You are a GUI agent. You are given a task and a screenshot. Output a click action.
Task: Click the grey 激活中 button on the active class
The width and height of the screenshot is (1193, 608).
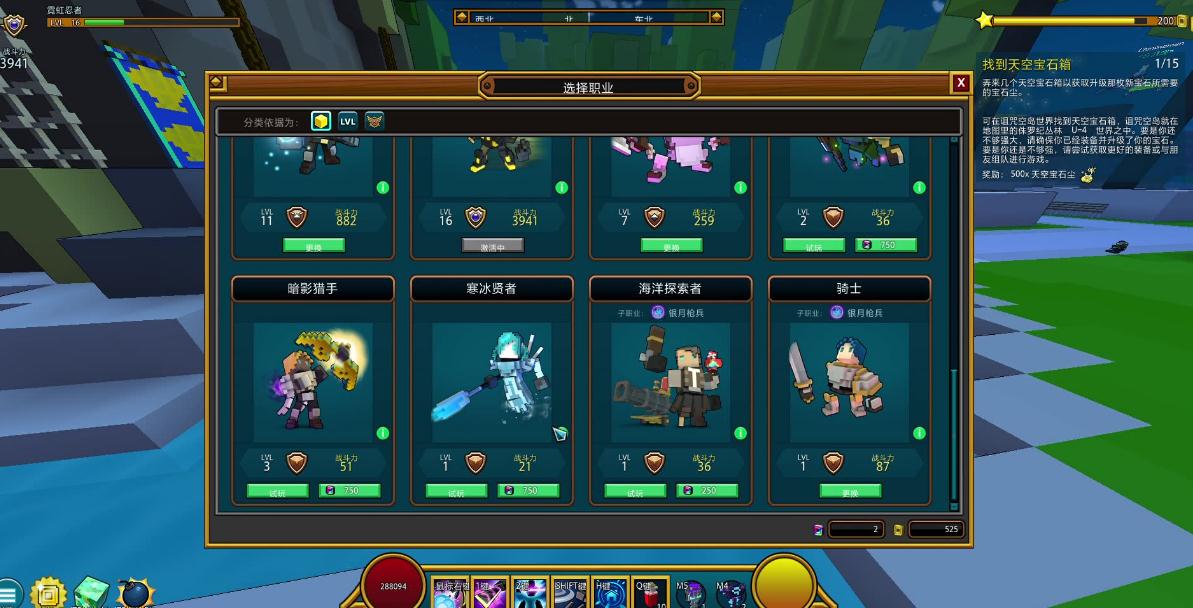tap(492, 245)
